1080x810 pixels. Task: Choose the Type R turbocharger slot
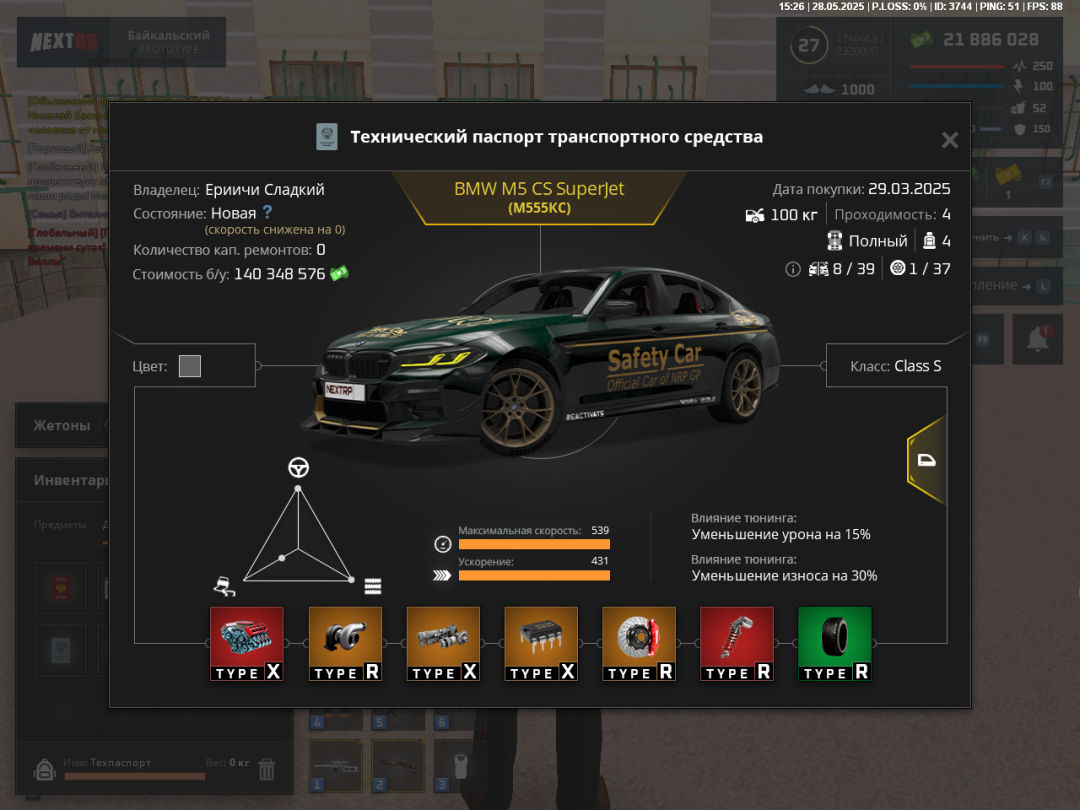tap(345, 644)
